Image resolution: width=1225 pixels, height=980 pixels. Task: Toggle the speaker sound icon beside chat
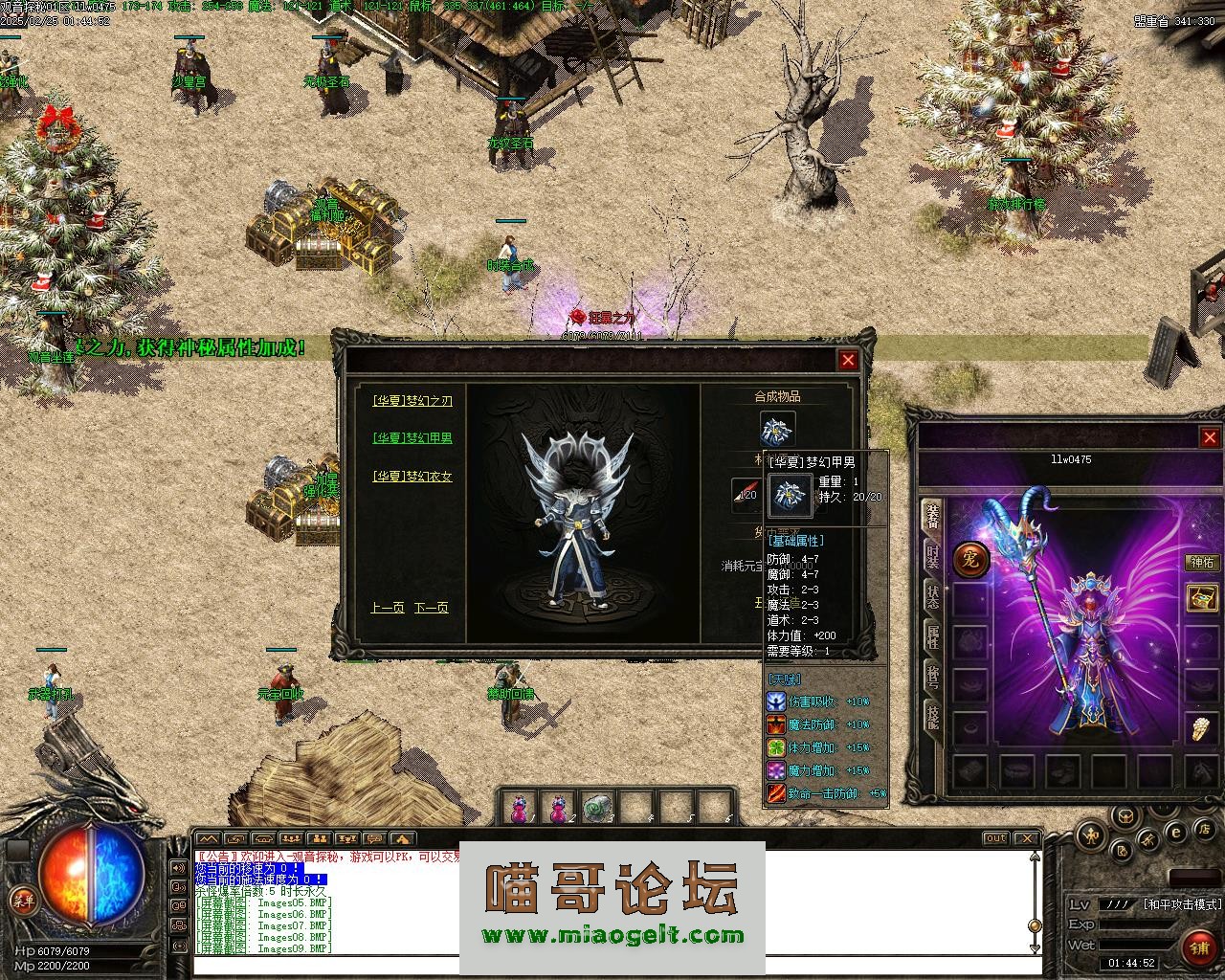tap(179, 868)
